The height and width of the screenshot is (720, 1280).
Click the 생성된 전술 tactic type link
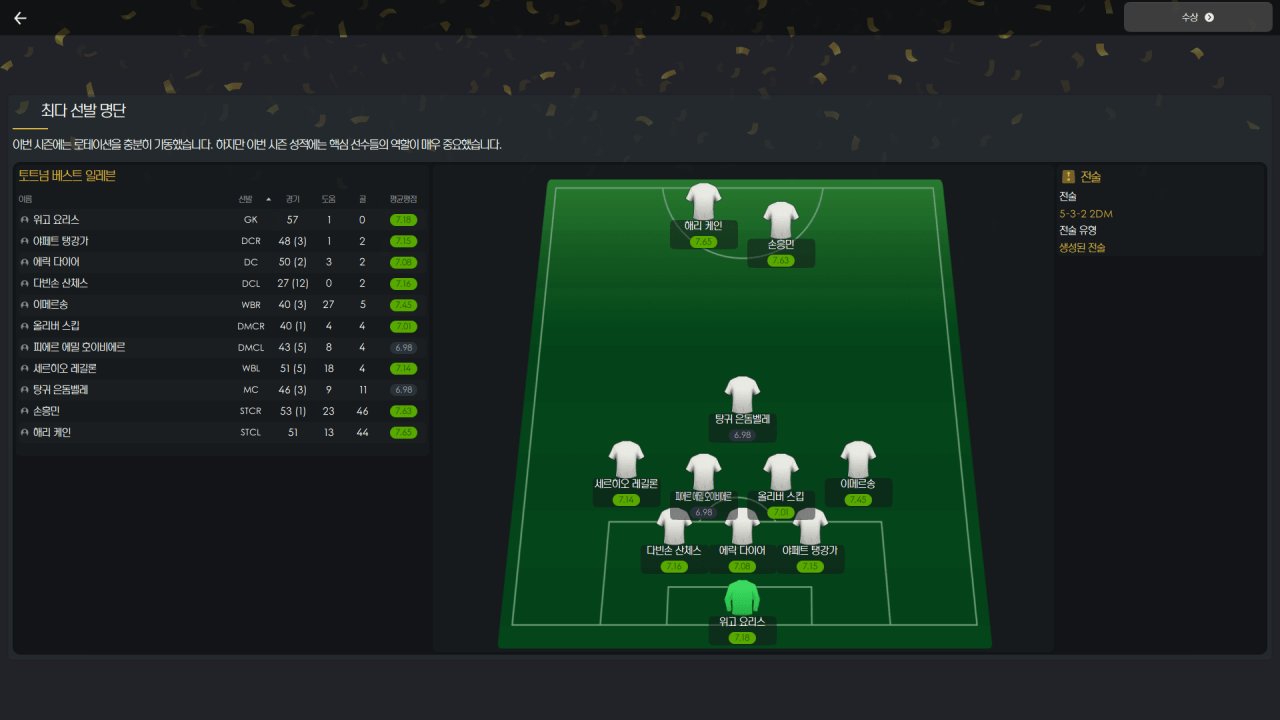(x=1082, y=247)
